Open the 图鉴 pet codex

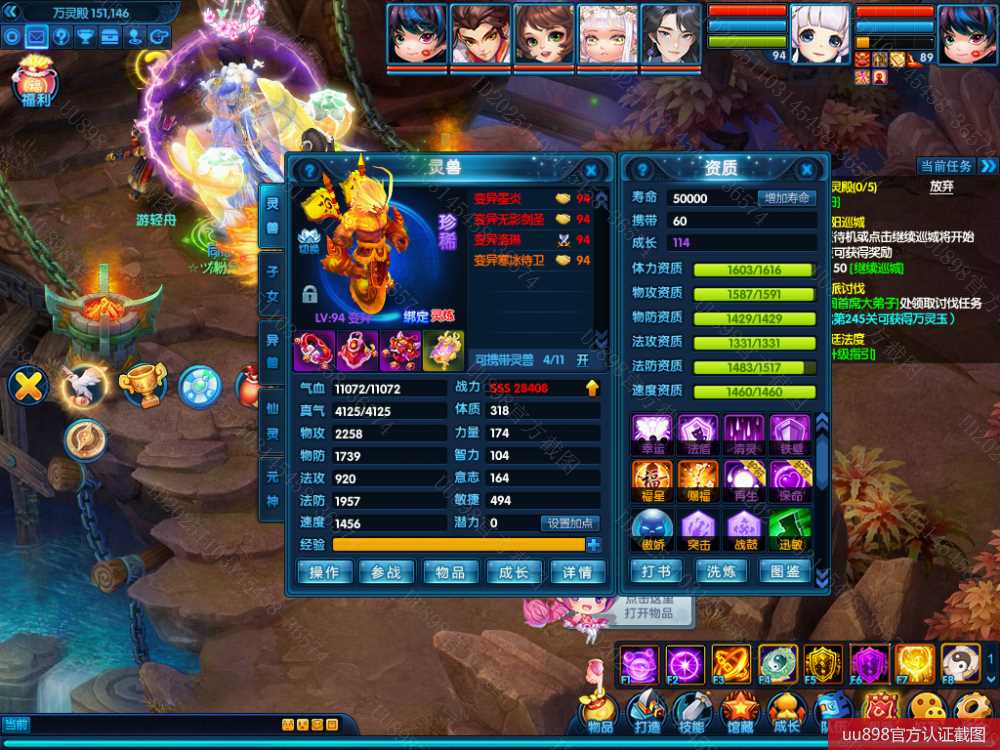(785, 572)
